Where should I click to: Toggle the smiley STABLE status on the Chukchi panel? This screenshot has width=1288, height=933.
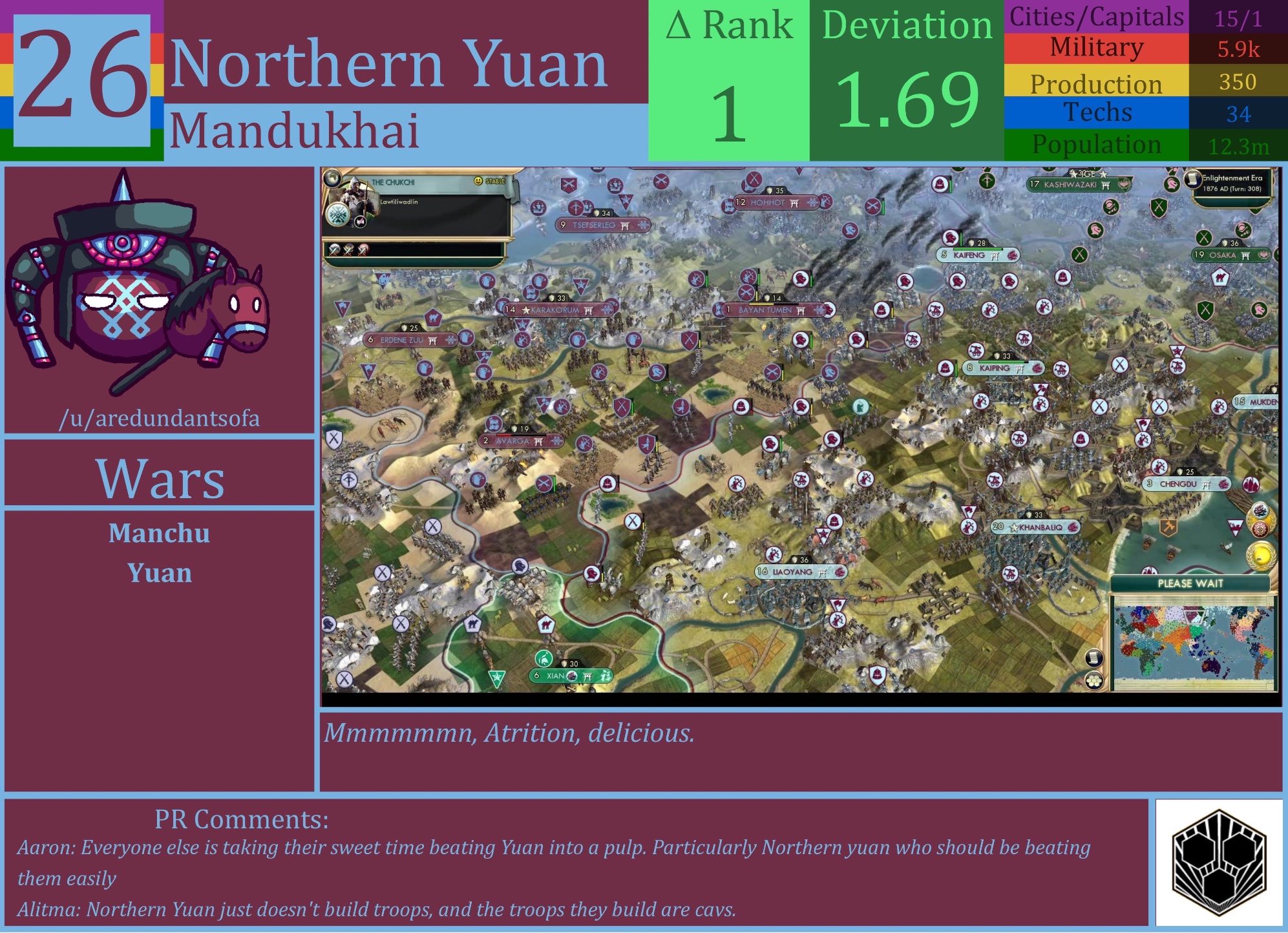pos(478,182)
